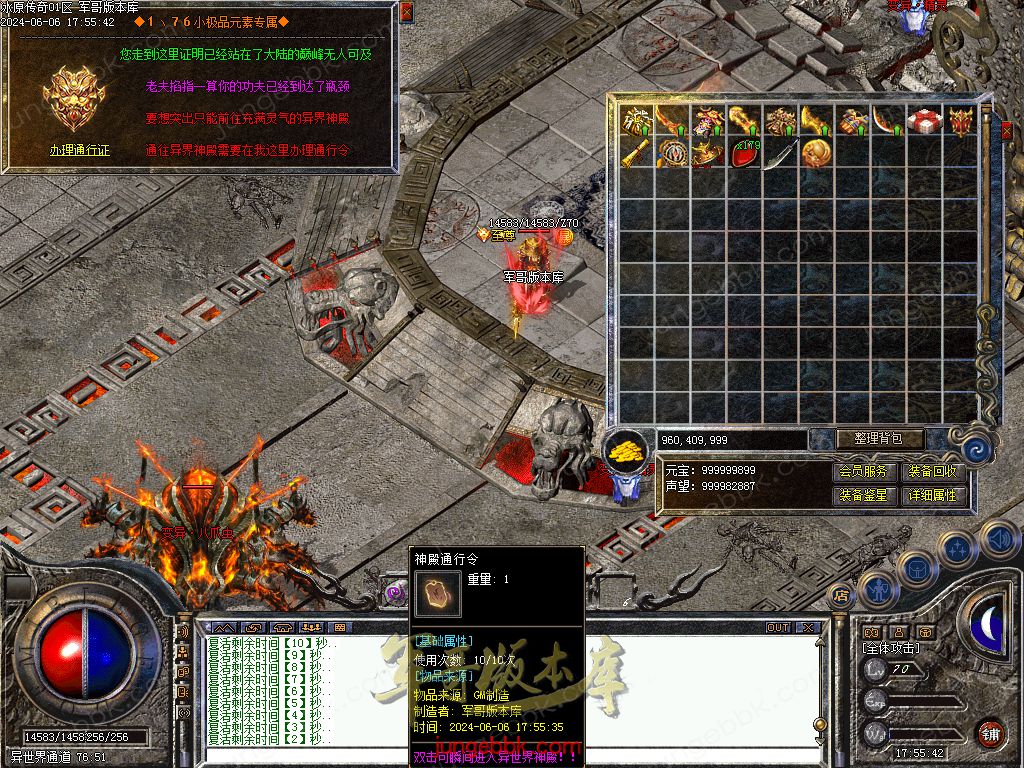
Task: Open the 店 shop button
Action: point(840,595)
